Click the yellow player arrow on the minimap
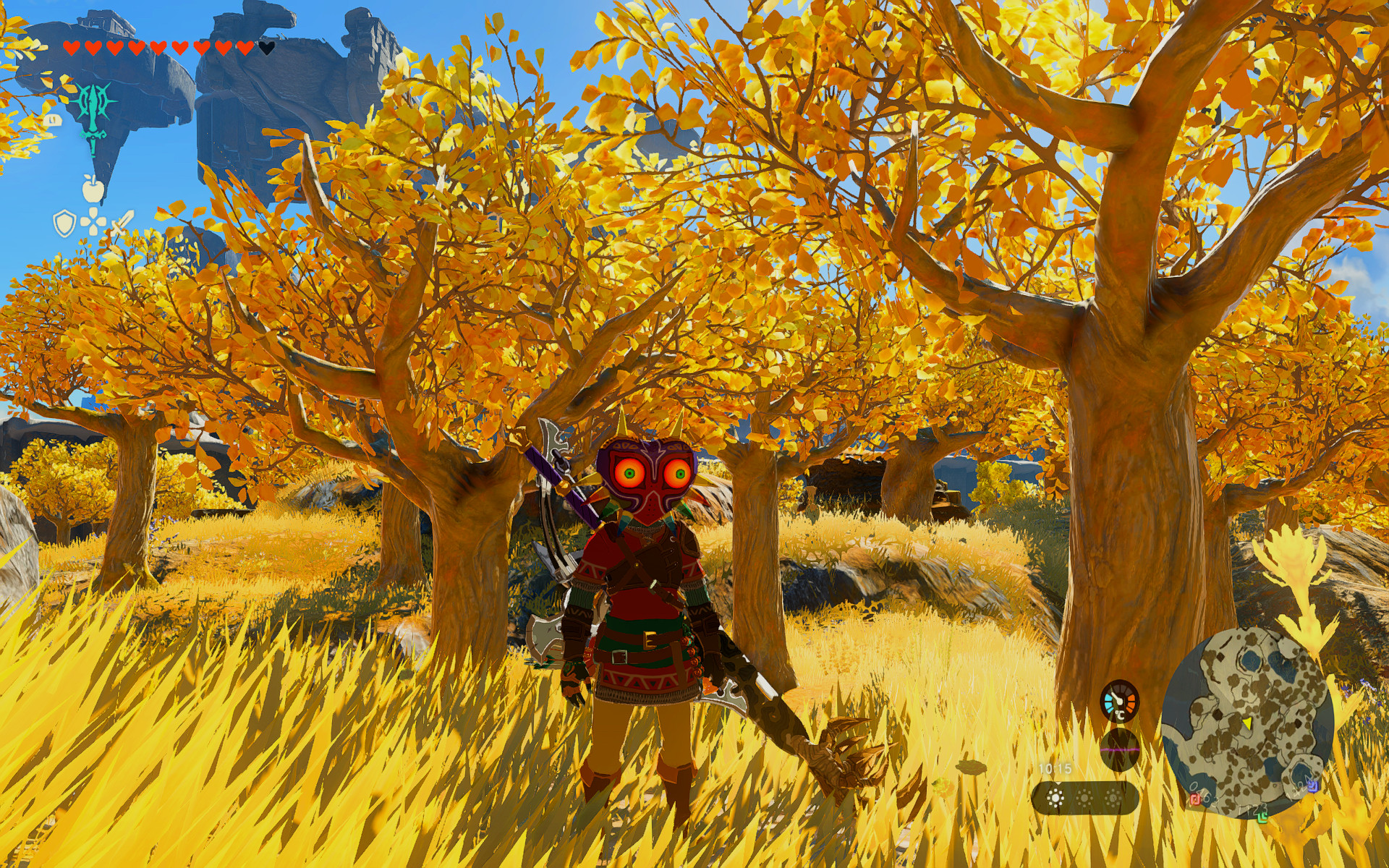 1246,725
